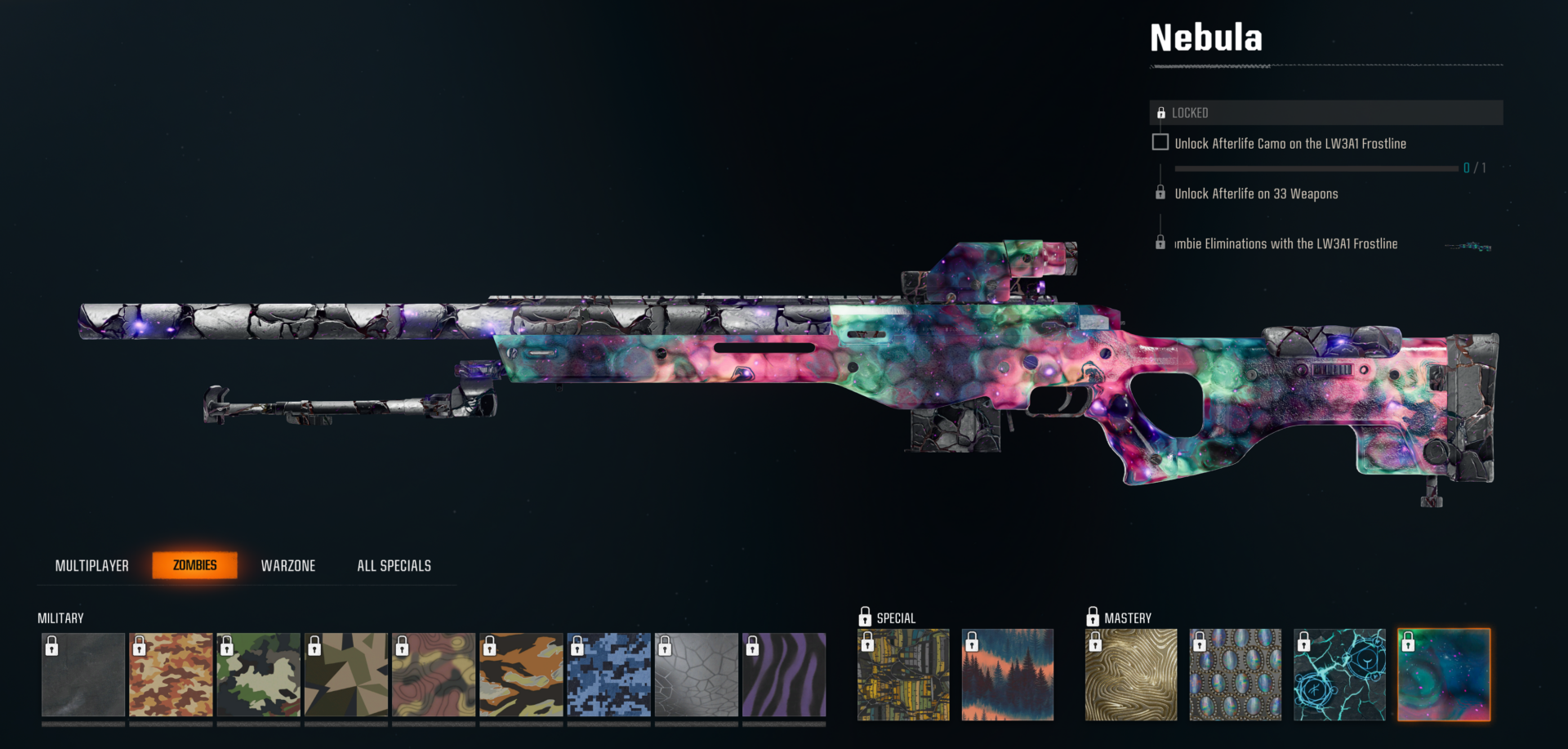Screen dimensions: 1568x749
Task: Select the purple wavy stripe camo
Action: point(784,675)
